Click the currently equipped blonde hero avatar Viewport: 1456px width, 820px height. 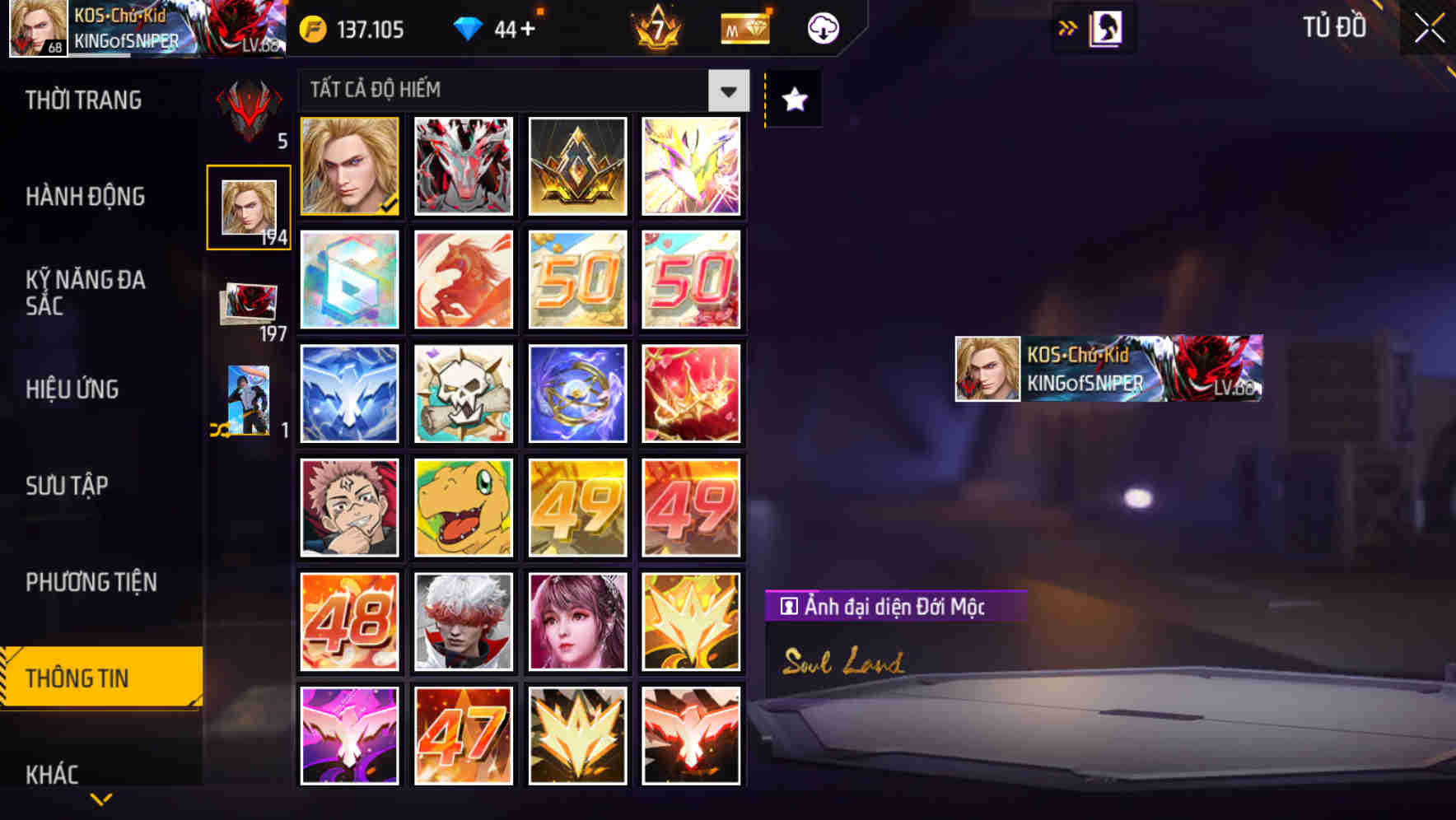348,166
